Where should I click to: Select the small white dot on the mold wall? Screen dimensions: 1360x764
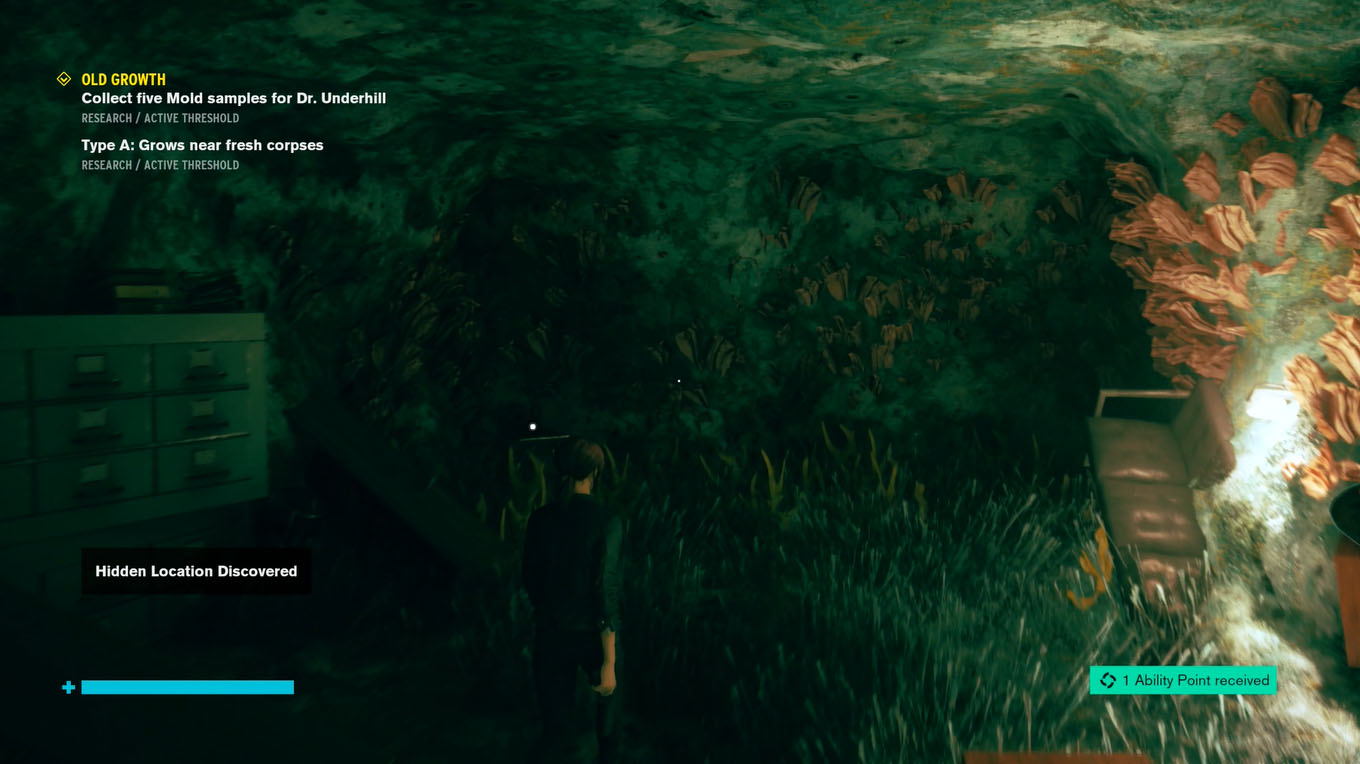[679, 381]
